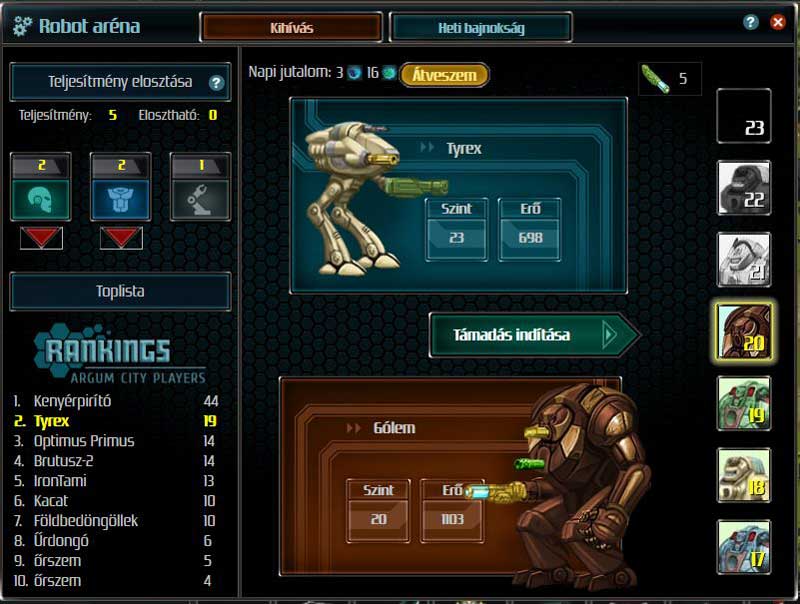The width and height of the screenshot is (800, 604).
Task: Open help for Teljesítmény elosztása
Action: (x=216, y=83)
